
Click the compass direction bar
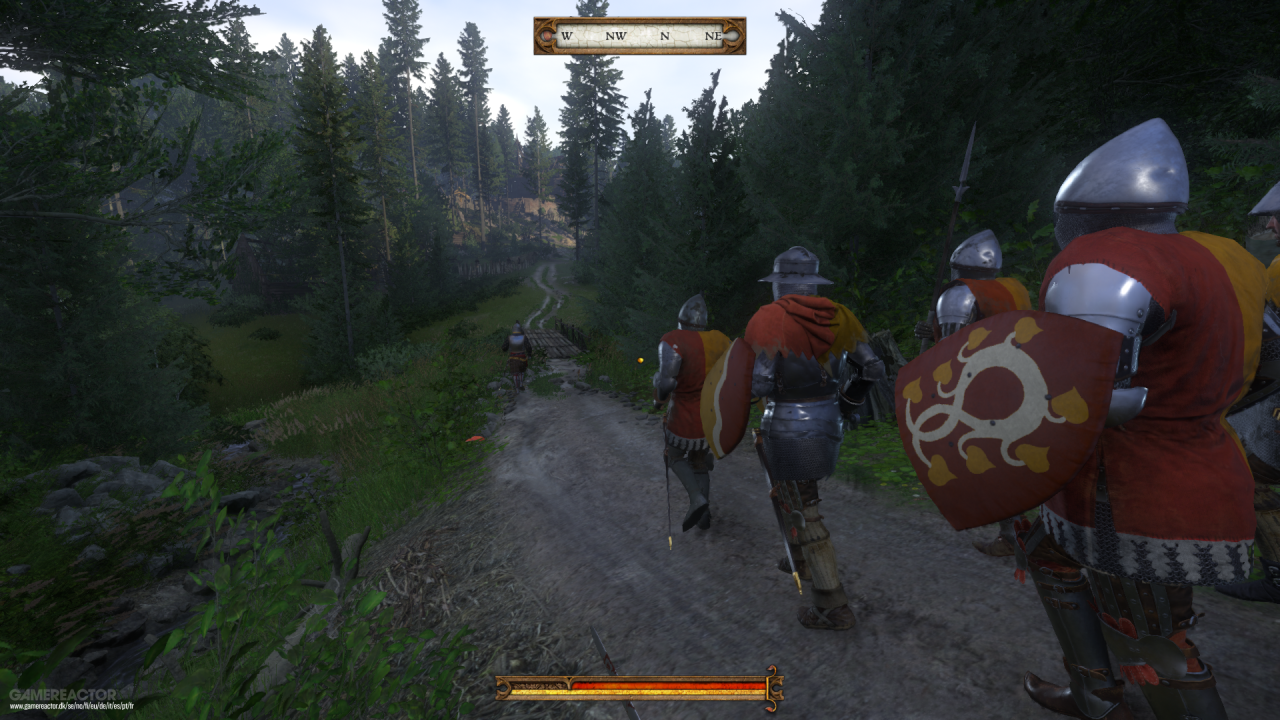[x=639, y=36]
